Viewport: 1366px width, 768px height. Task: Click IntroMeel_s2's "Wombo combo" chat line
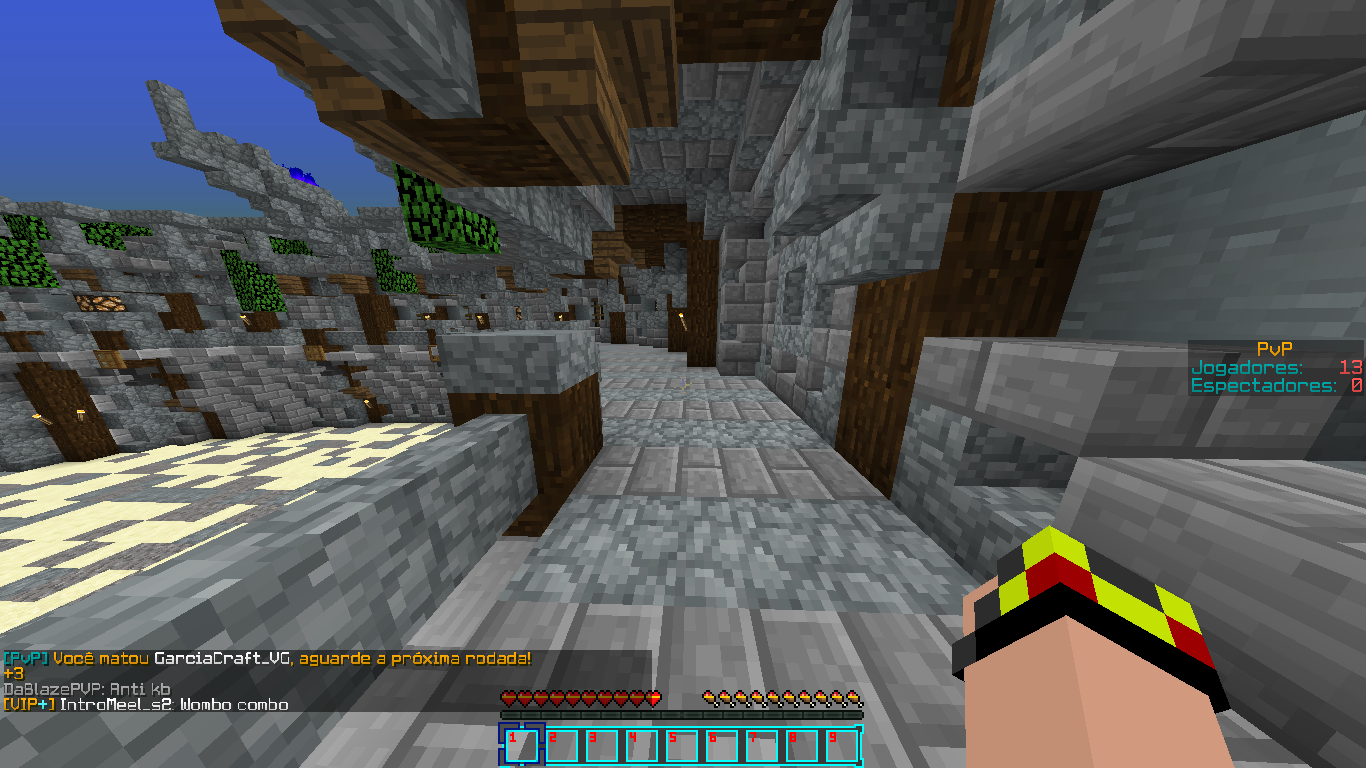pyautogui.click(x=145, y=705)
